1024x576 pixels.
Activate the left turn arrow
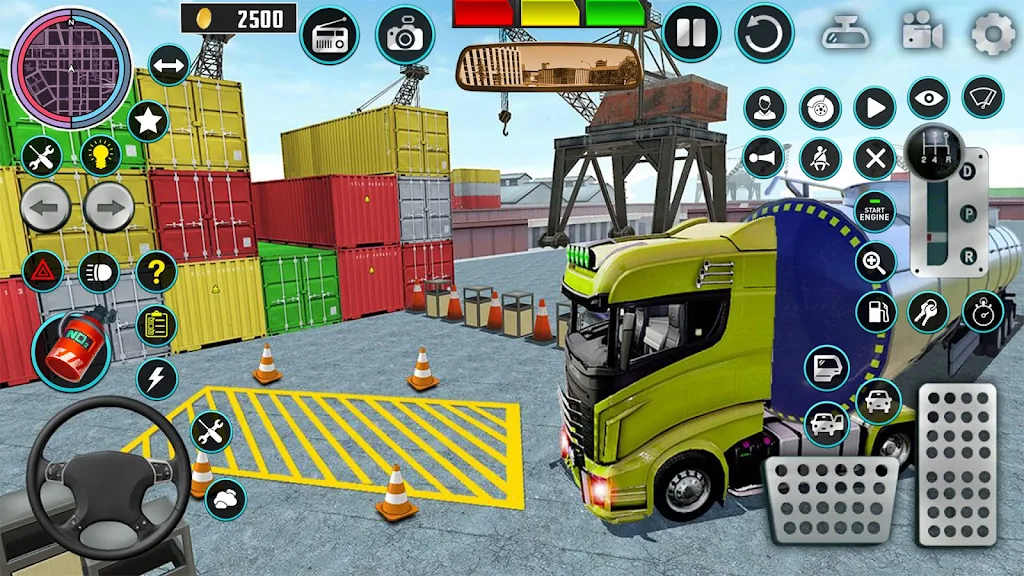point(44,208)
